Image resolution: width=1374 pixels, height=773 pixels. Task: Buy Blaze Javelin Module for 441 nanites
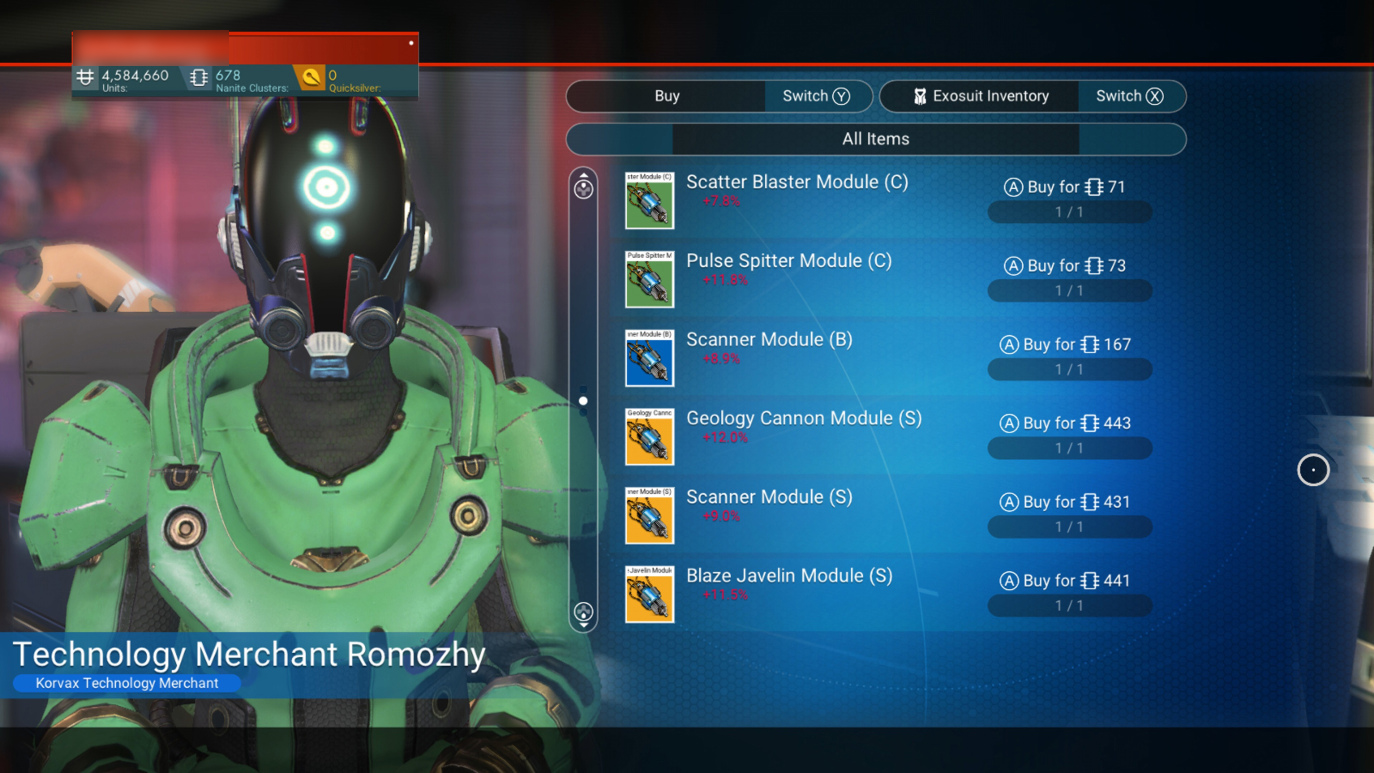1066,581
